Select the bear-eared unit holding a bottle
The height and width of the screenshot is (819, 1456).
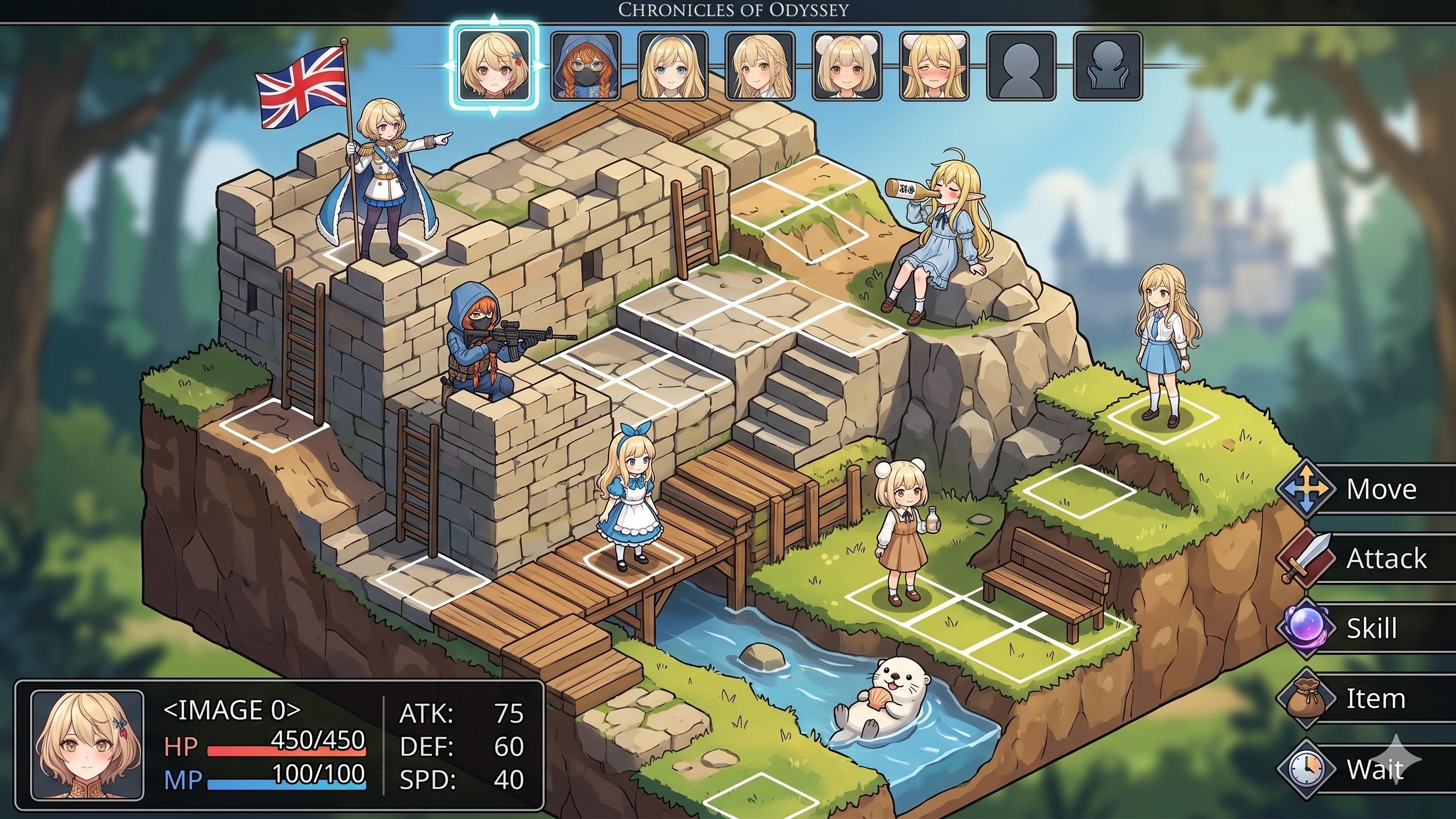pos(903,531)
